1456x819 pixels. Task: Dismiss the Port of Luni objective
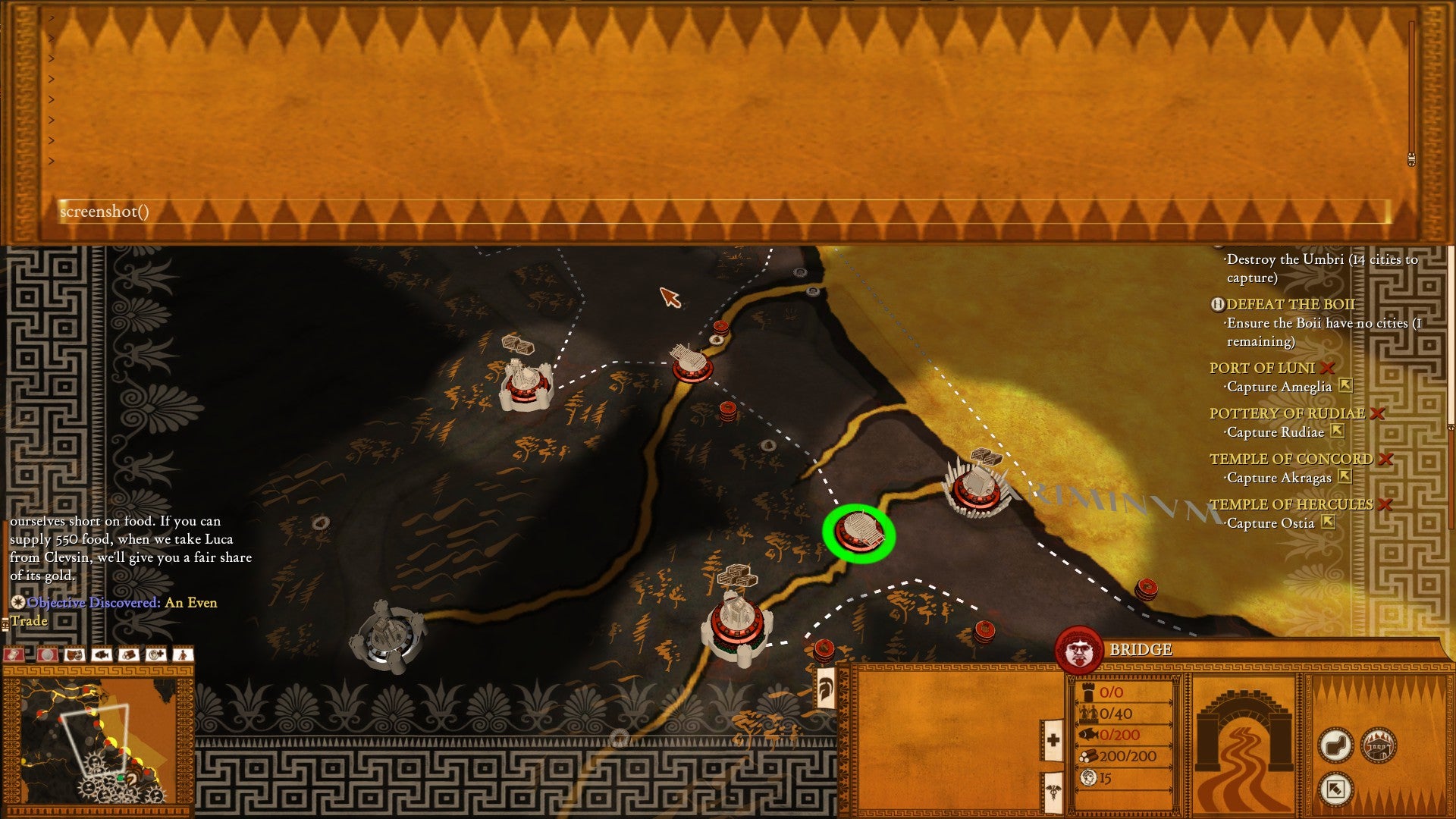click(x=1327, y=368)
